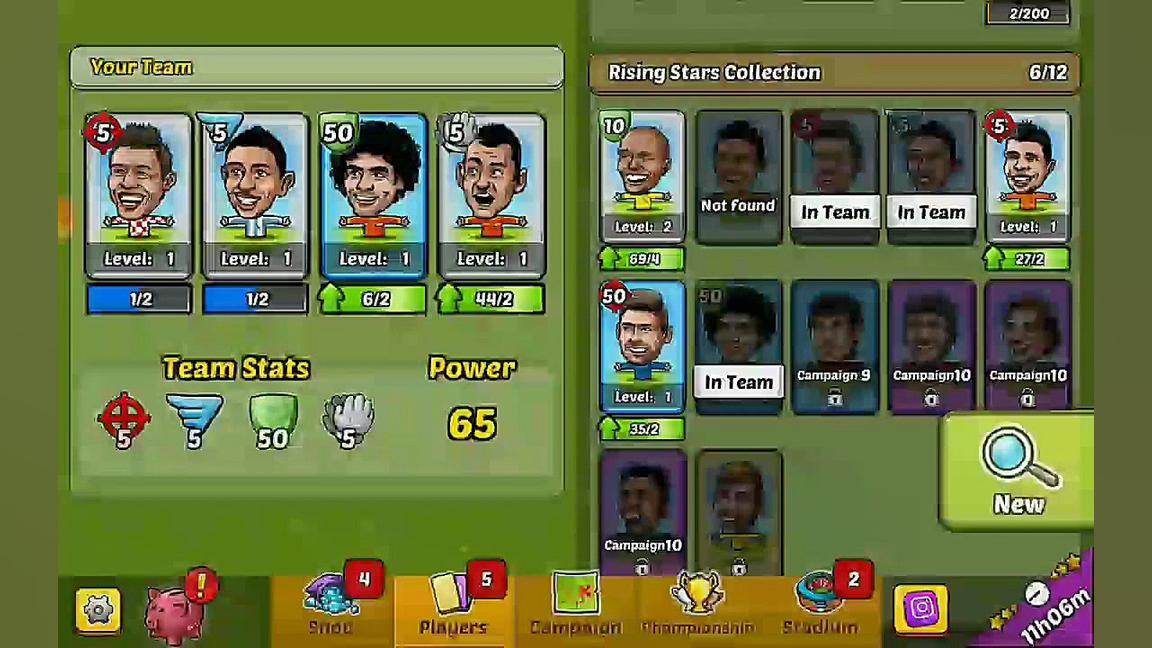Screen dimensions: 1152x648
Task: Open the Not found player card
Action: pos(738,177)
